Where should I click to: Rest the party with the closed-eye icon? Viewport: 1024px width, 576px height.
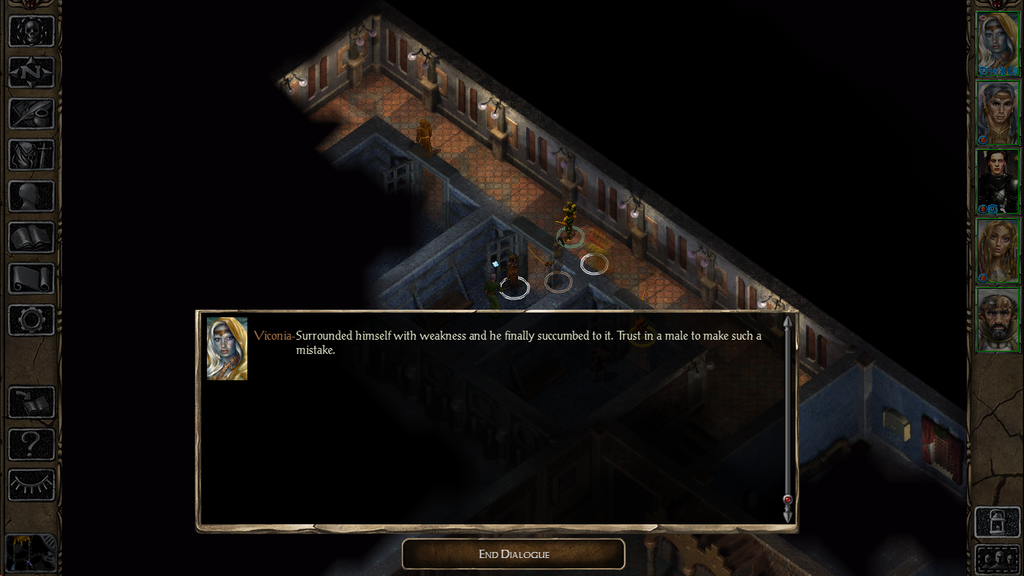[x=31, y=485]
